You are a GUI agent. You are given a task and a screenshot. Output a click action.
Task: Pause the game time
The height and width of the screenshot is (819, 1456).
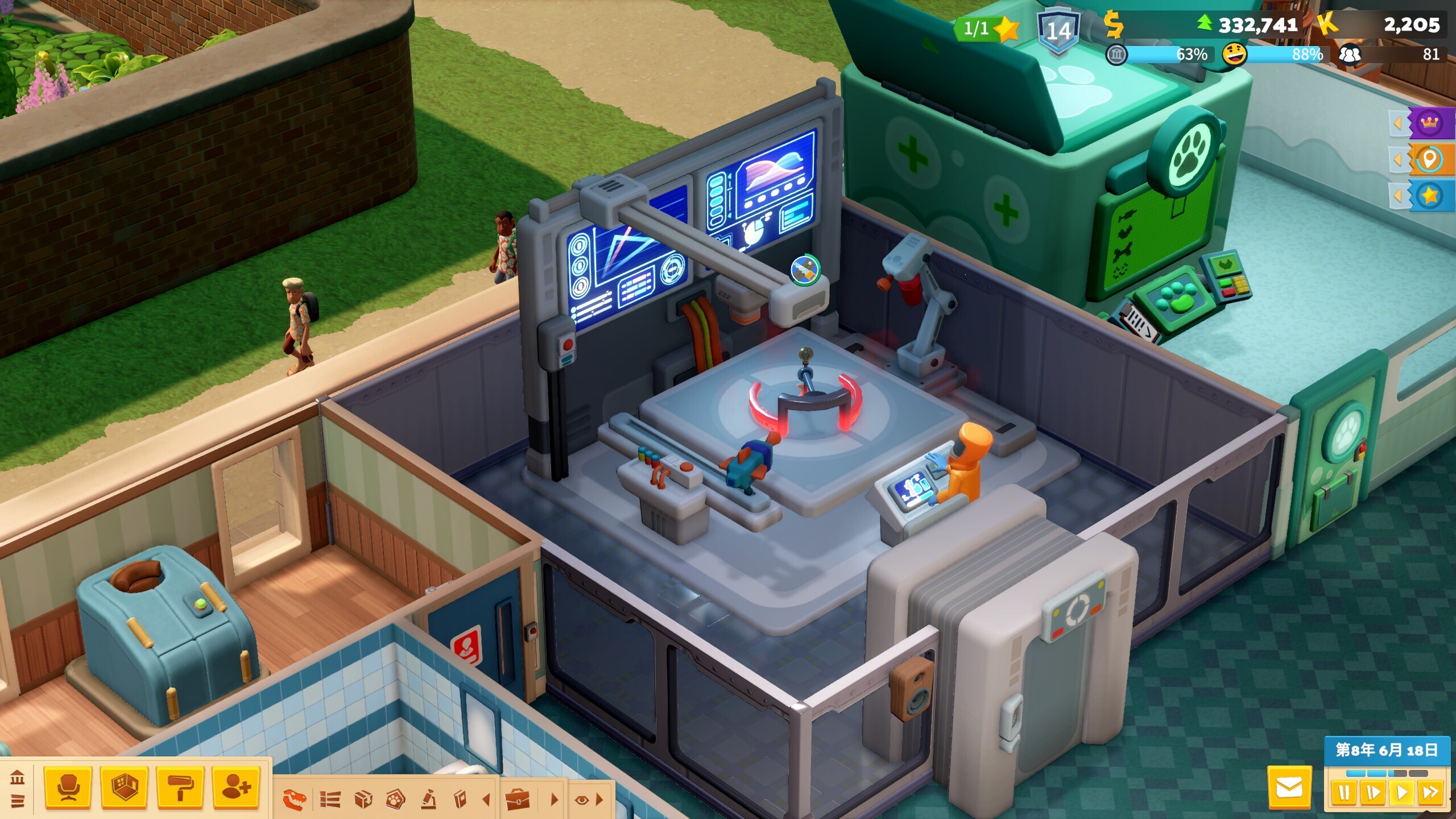[1344, 793]
